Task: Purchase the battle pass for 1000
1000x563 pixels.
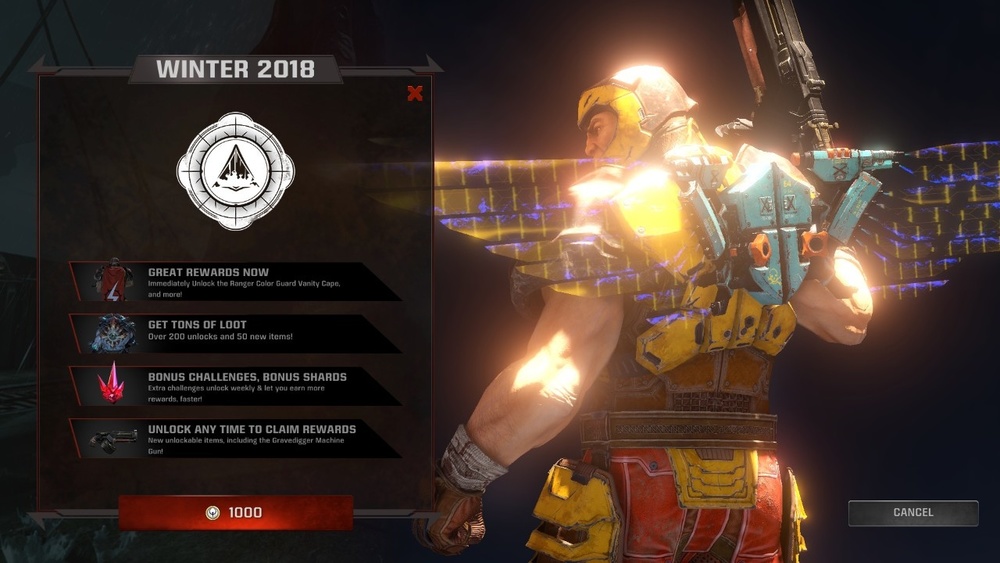Action: [x=236, y=513]
